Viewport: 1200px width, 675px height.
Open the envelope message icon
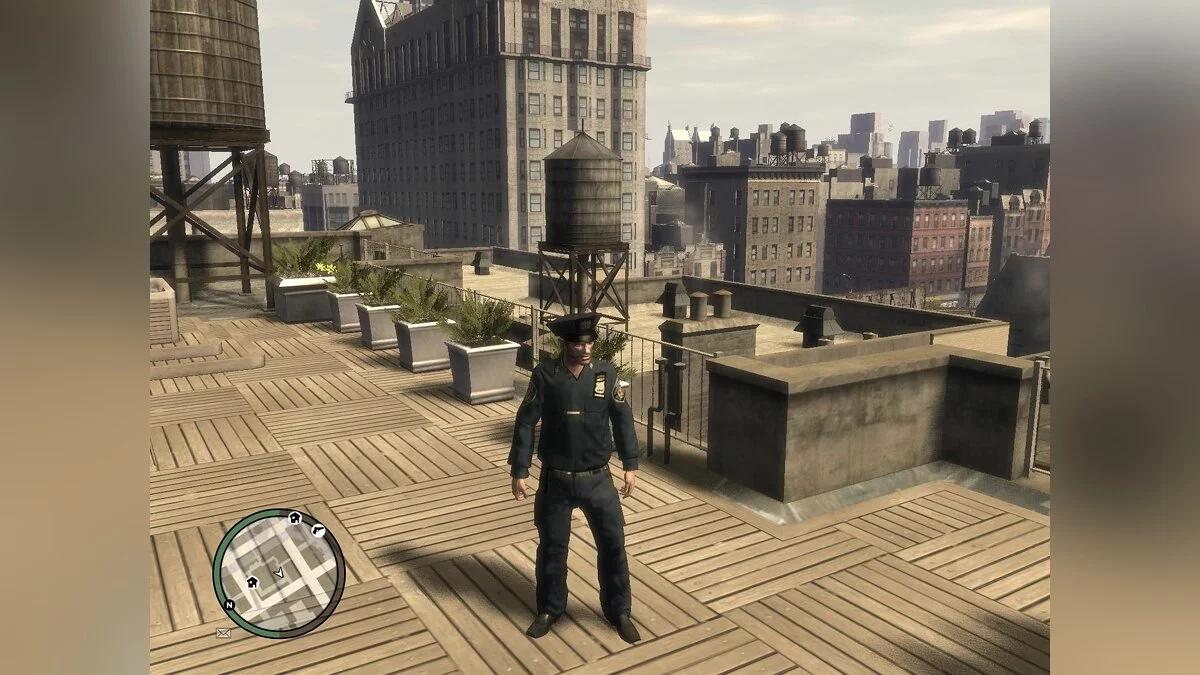[223, 632]
